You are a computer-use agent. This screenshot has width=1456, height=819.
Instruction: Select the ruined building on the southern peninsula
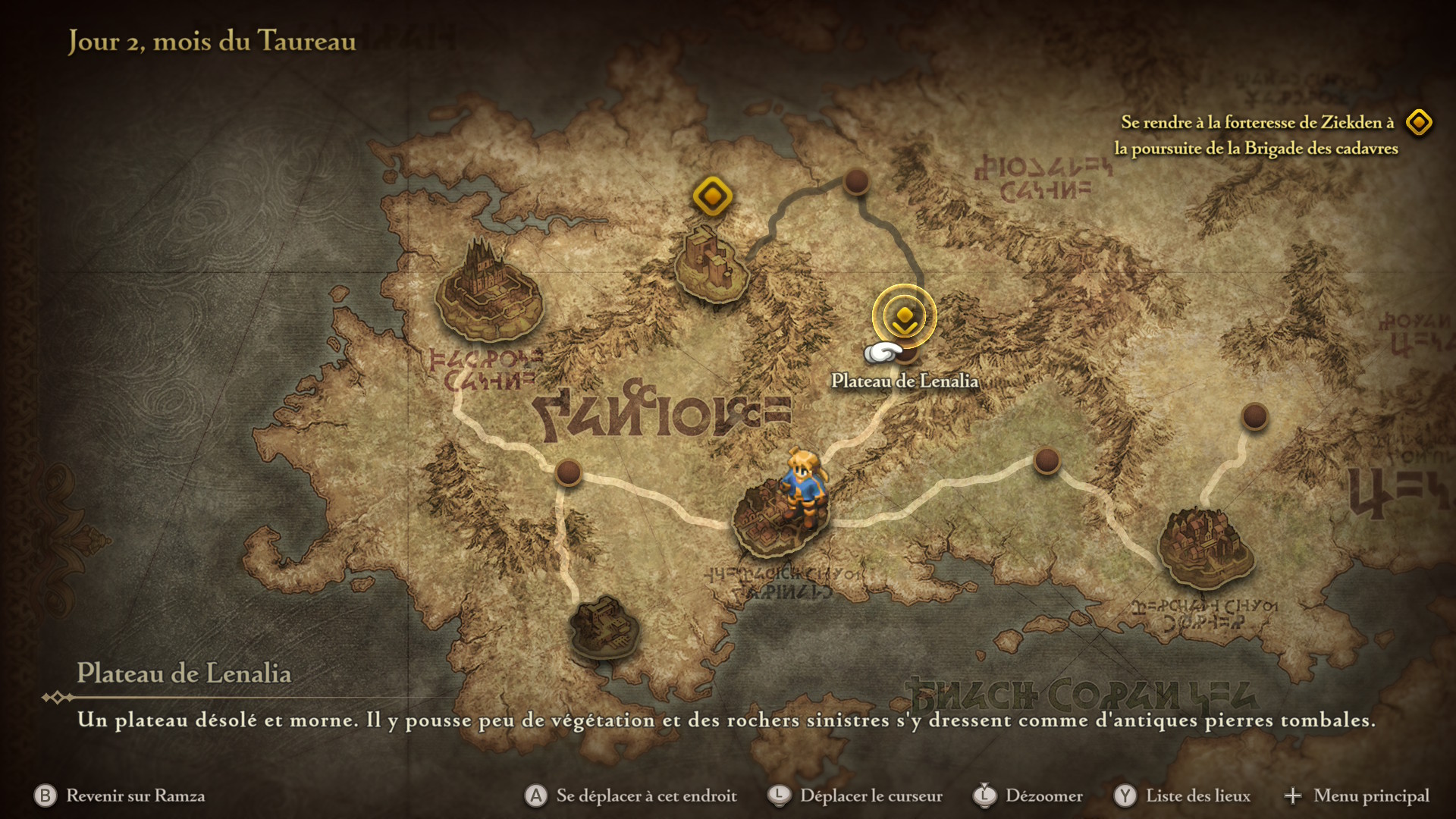(x=604, y=627)
